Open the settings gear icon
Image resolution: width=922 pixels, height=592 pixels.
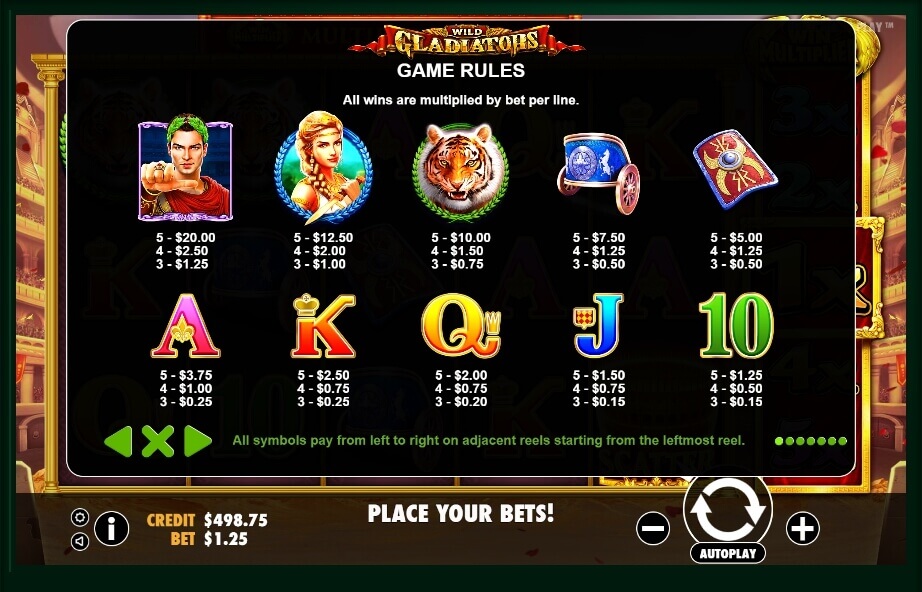(x=80, y=517)
